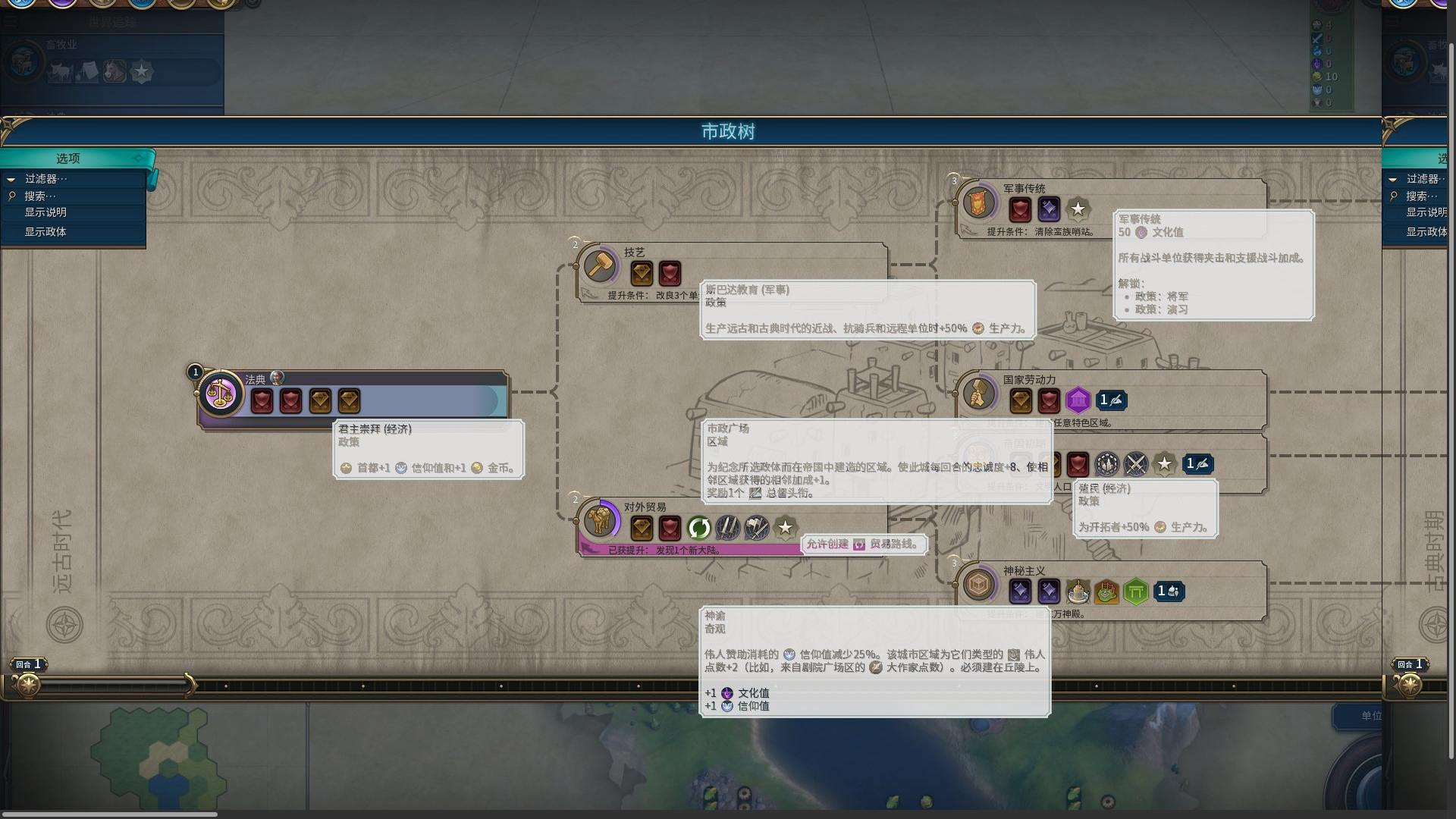Viewport: 1456px width, 819px height.
Task: Toggle the 显示政体 option
Action: coord(45,231)
